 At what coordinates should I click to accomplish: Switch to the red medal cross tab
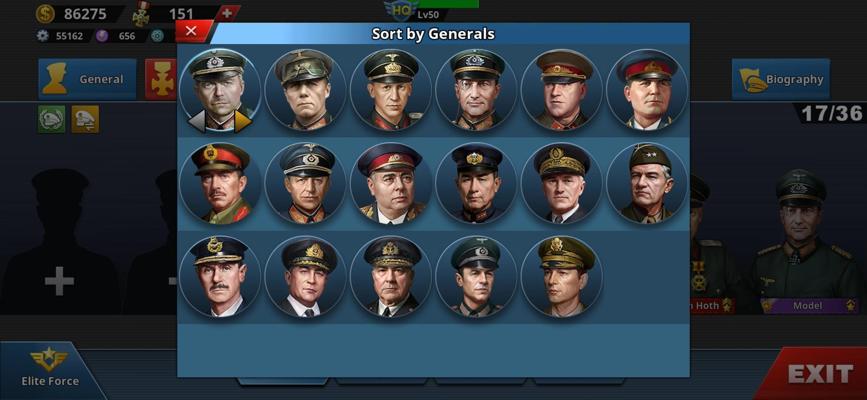tap(161, 79)
